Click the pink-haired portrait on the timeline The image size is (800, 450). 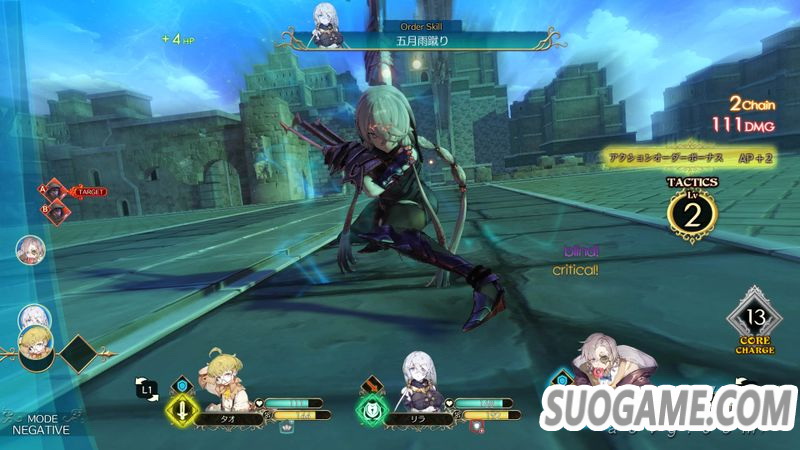tap(30, 250)
